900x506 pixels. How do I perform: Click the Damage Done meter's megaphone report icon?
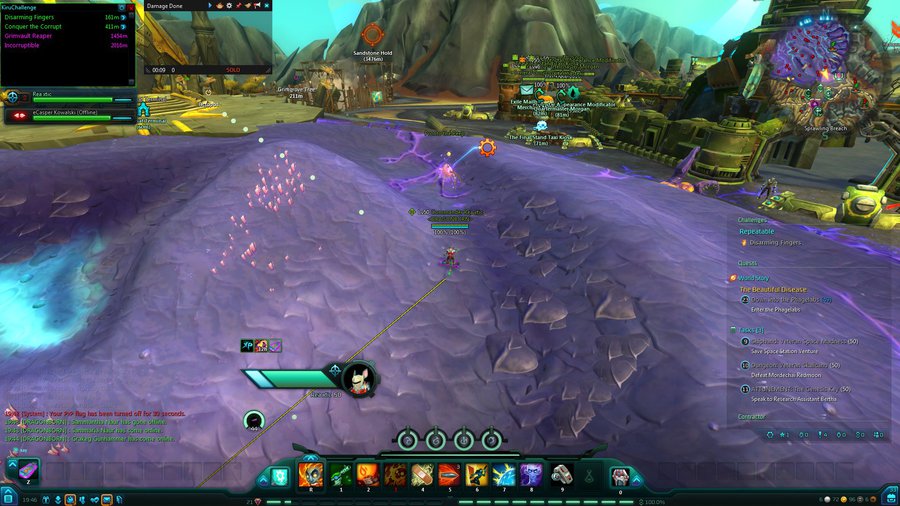258,6
